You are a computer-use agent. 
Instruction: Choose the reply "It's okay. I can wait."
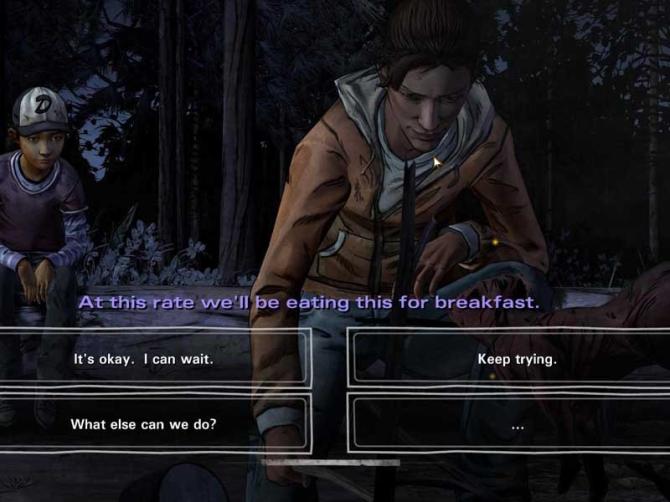point(143,358)
